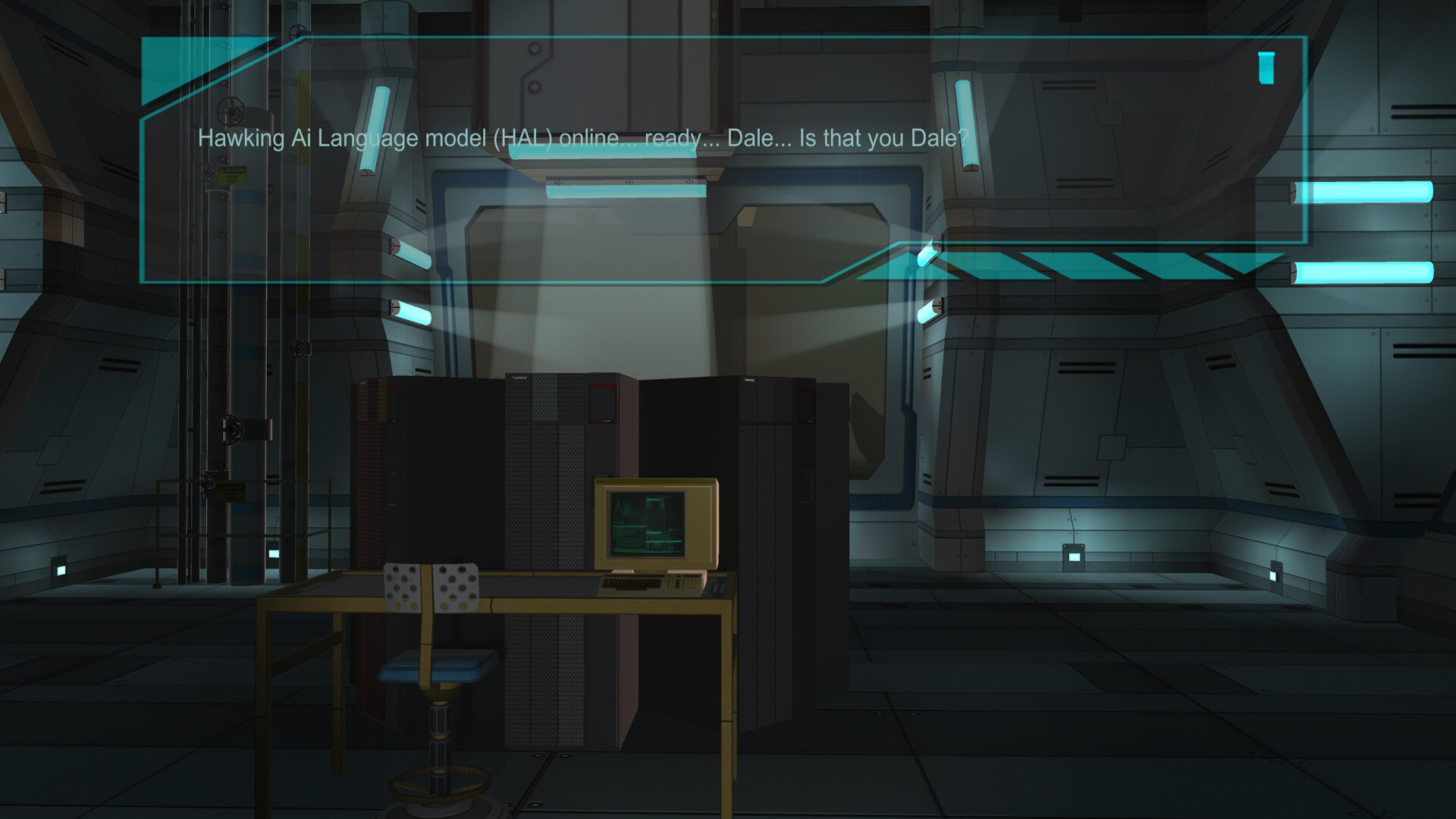
Task: Click the Tandem logo on the left server cabinet
Action: click(517, 378)
